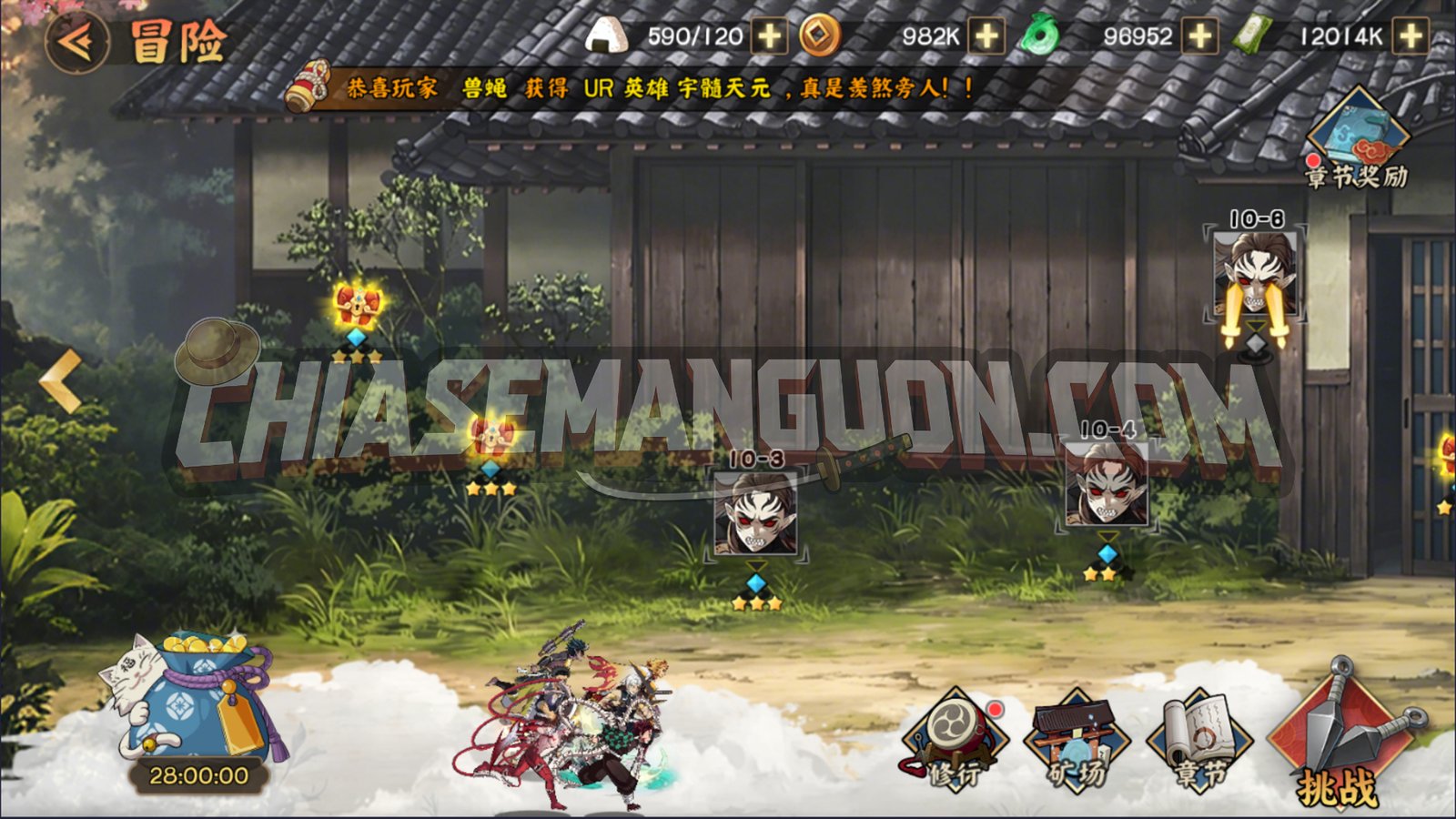Select boss stage 10-8

(x=1255, y=273)
